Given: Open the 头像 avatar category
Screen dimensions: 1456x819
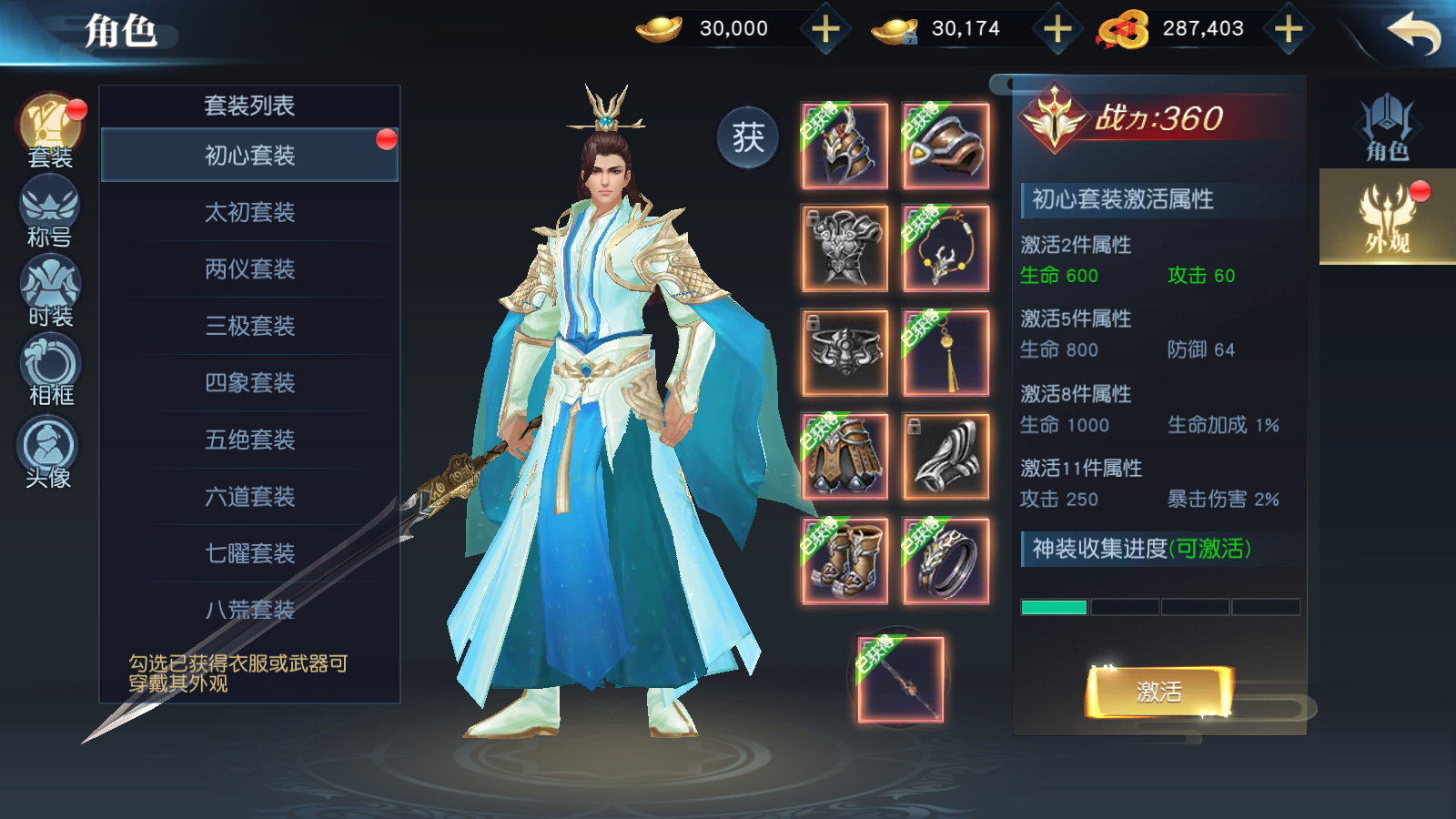Looking at the screenshot, I should point(49,451).
